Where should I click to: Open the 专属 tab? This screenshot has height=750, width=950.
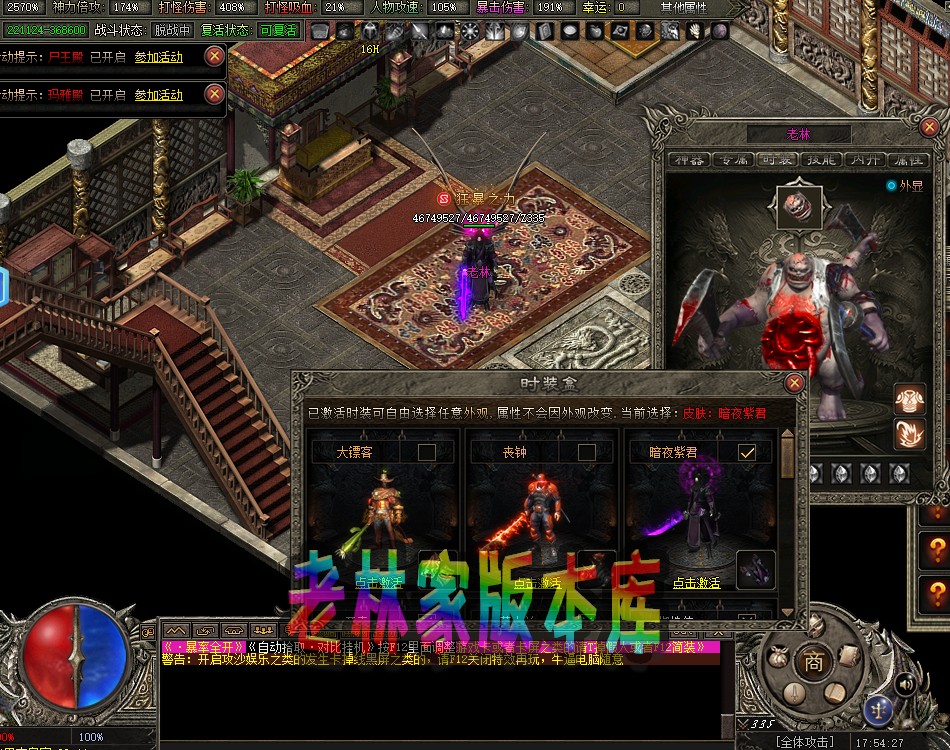coord(735,160)
